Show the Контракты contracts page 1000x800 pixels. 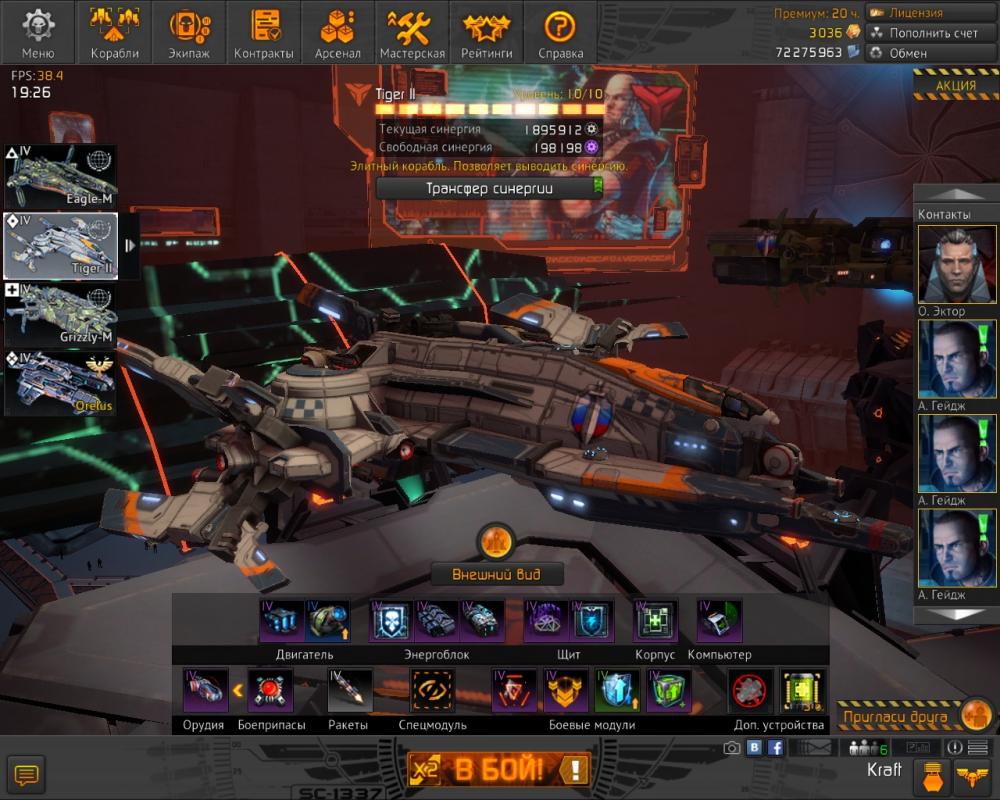263,33
